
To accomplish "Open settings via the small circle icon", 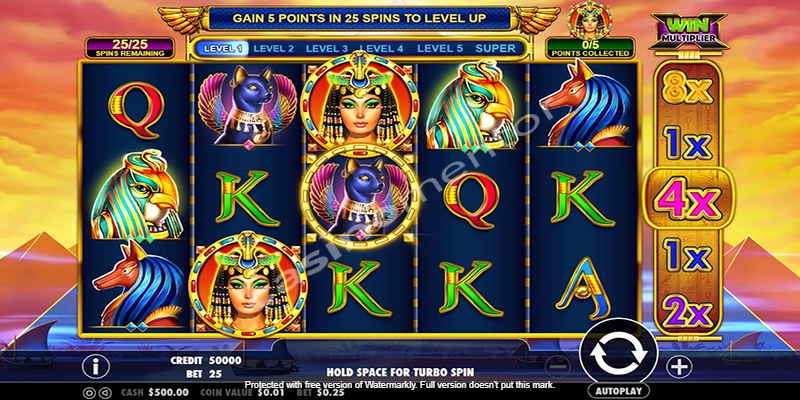I will tap(88, 391).
